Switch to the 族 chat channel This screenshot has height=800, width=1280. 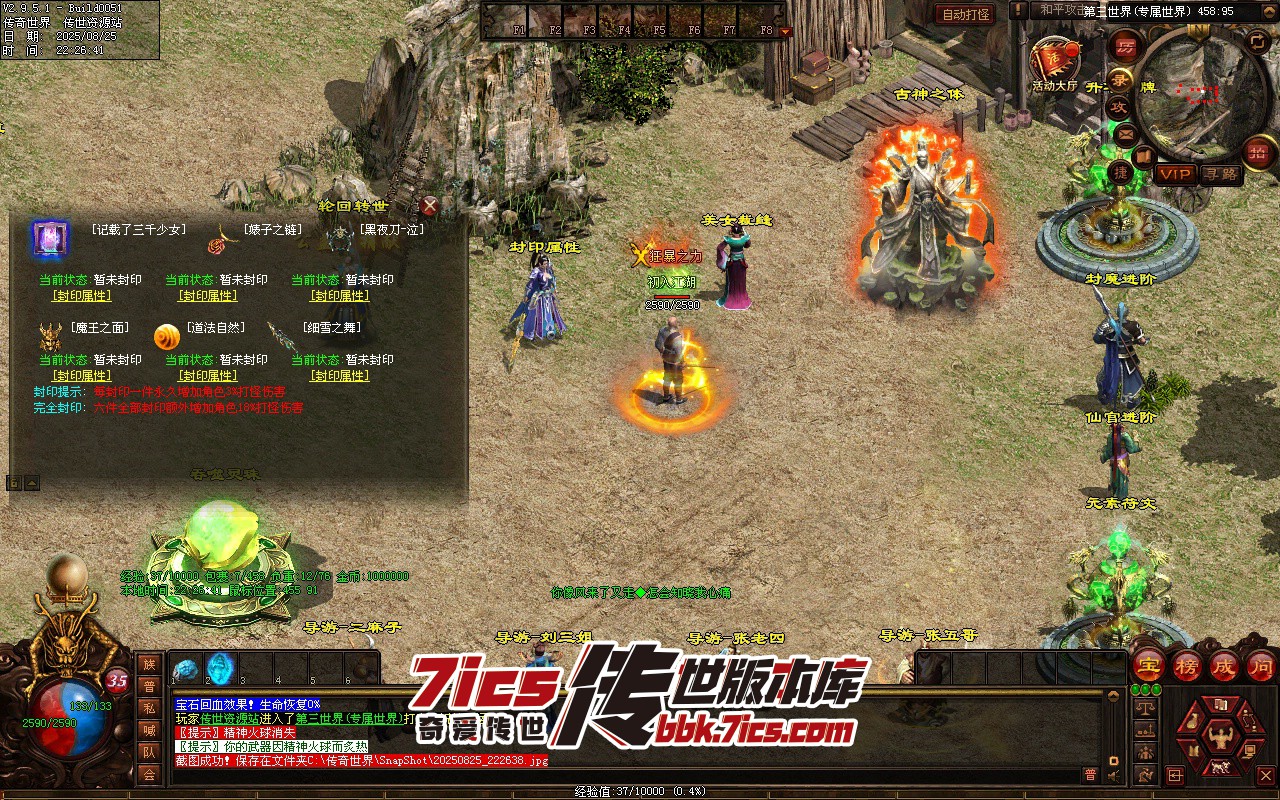pos(149,664)
